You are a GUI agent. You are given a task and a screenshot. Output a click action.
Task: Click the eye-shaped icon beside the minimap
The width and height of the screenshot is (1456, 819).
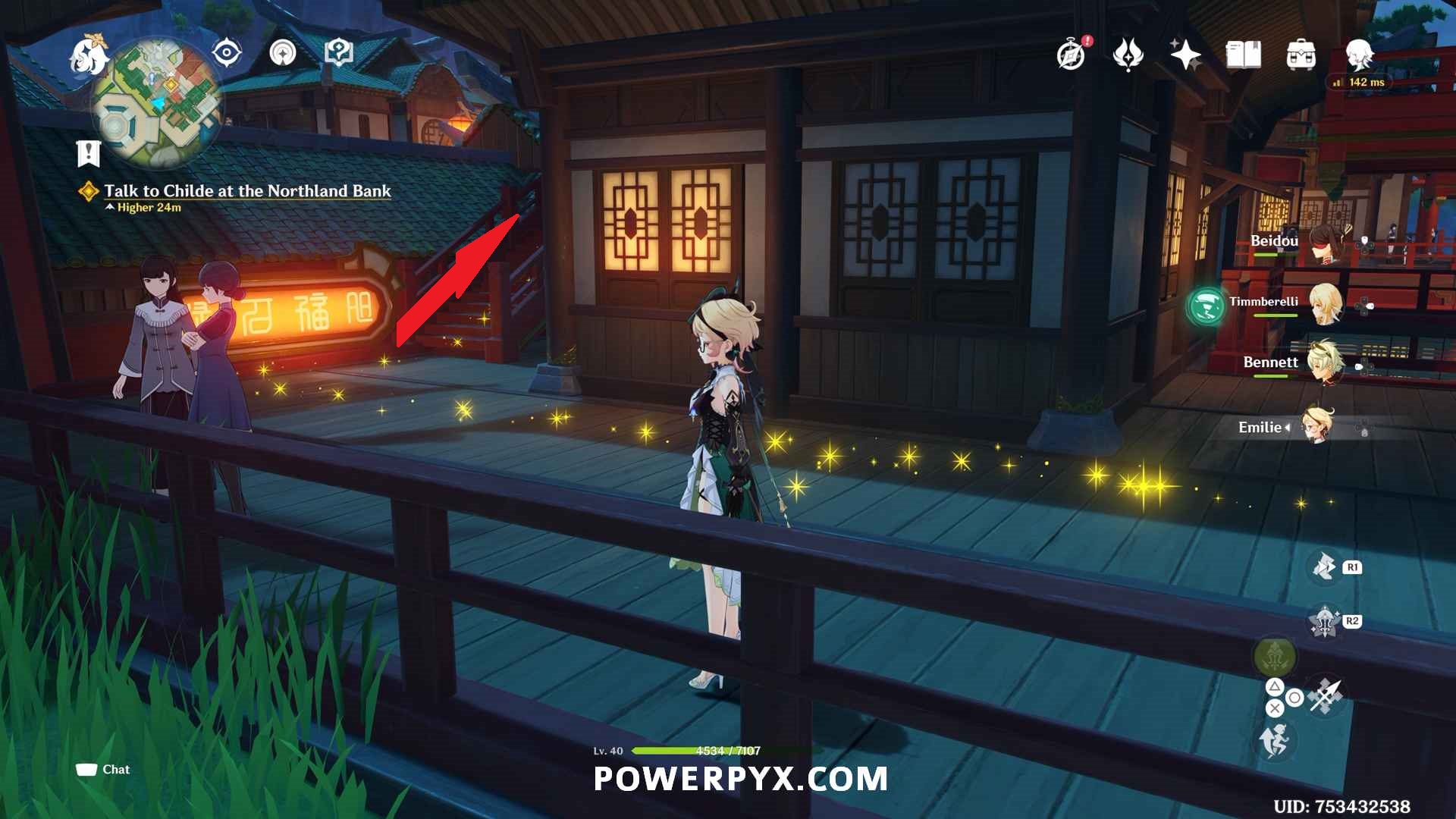(x=226, y=53)
